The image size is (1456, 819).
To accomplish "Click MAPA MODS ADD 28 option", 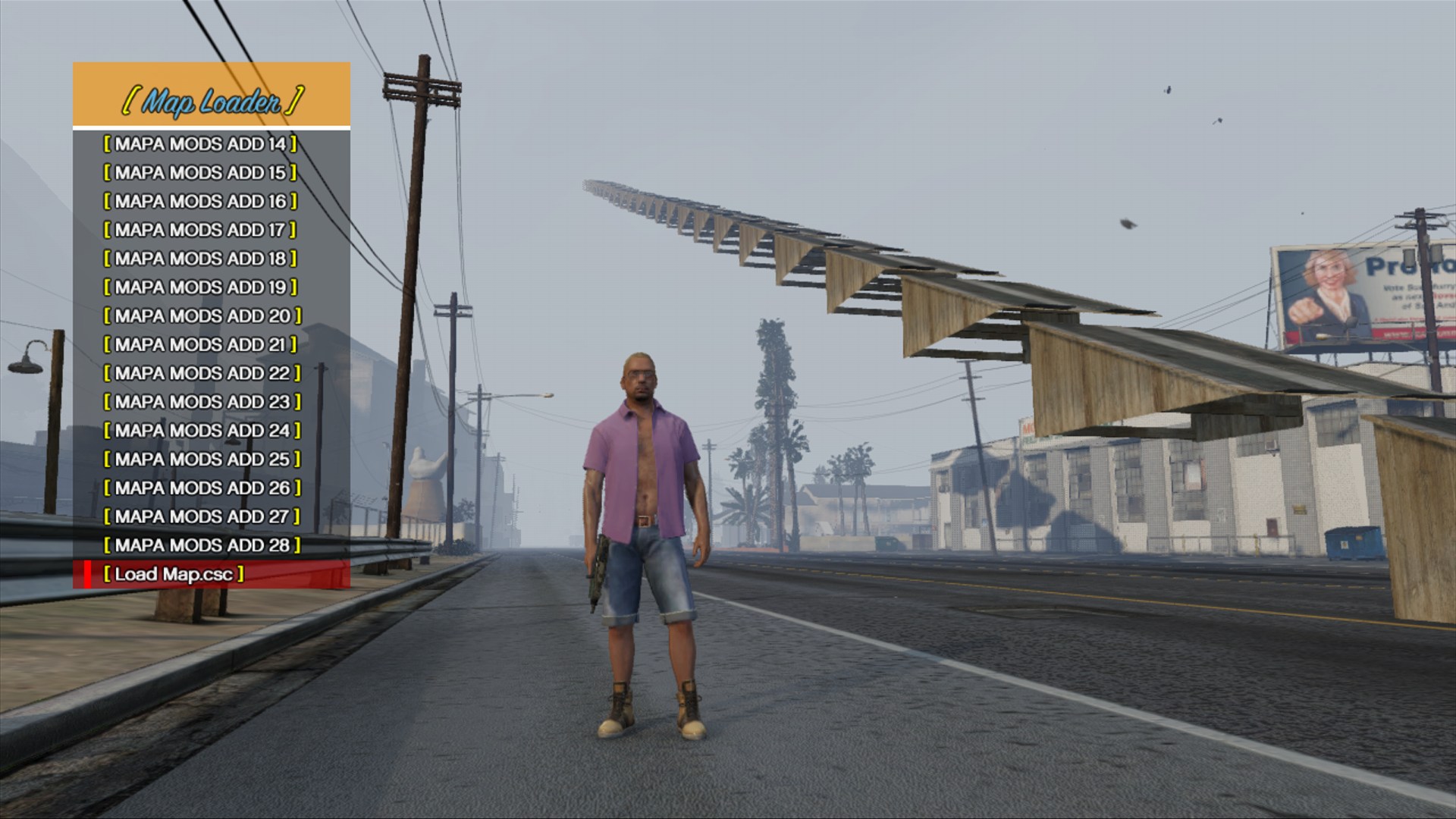I will pyautogui.click(x=202, y=545).
